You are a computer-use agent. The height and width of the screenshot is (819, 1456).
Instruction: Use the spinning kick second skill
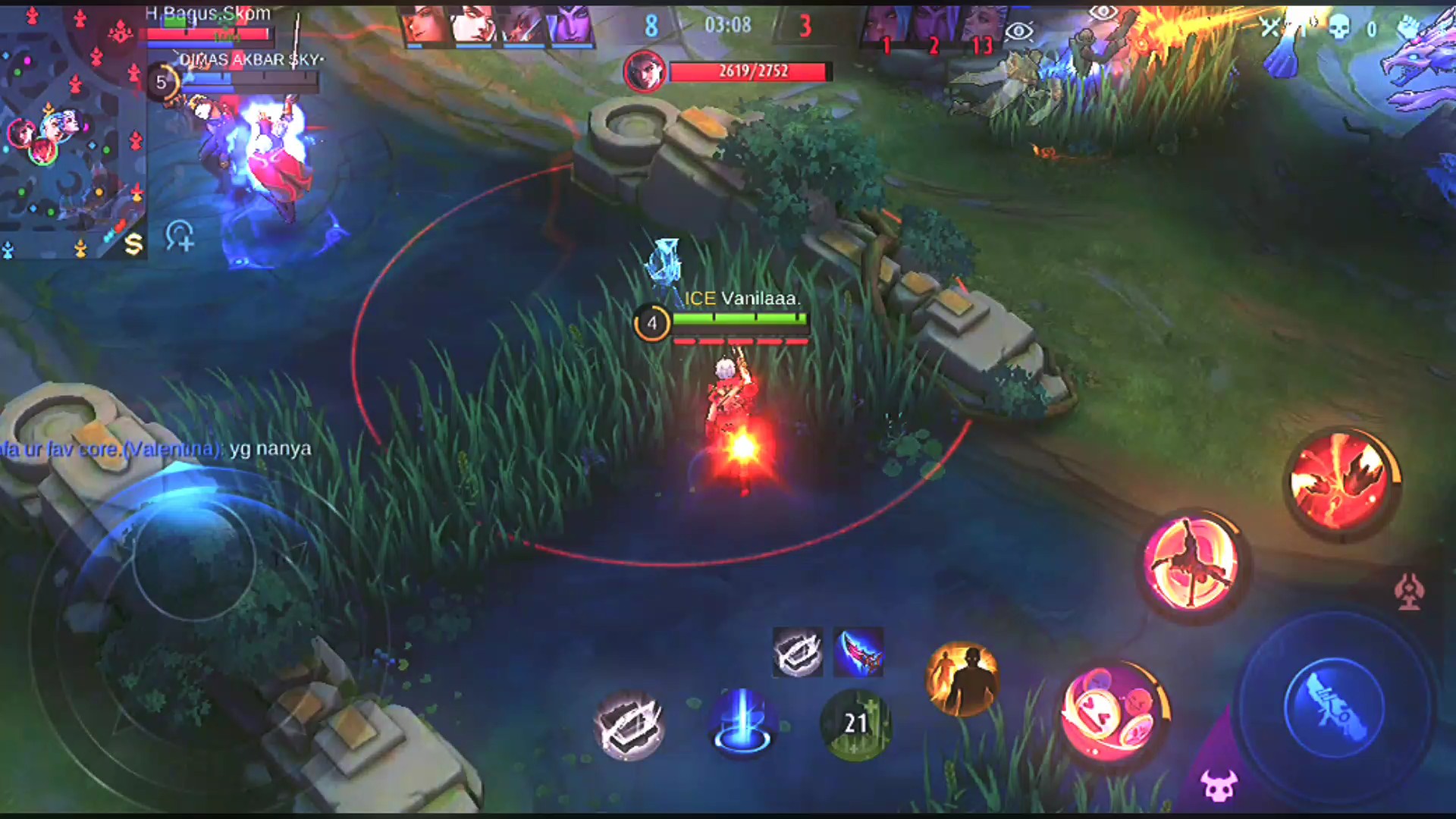coord(1190,564)
